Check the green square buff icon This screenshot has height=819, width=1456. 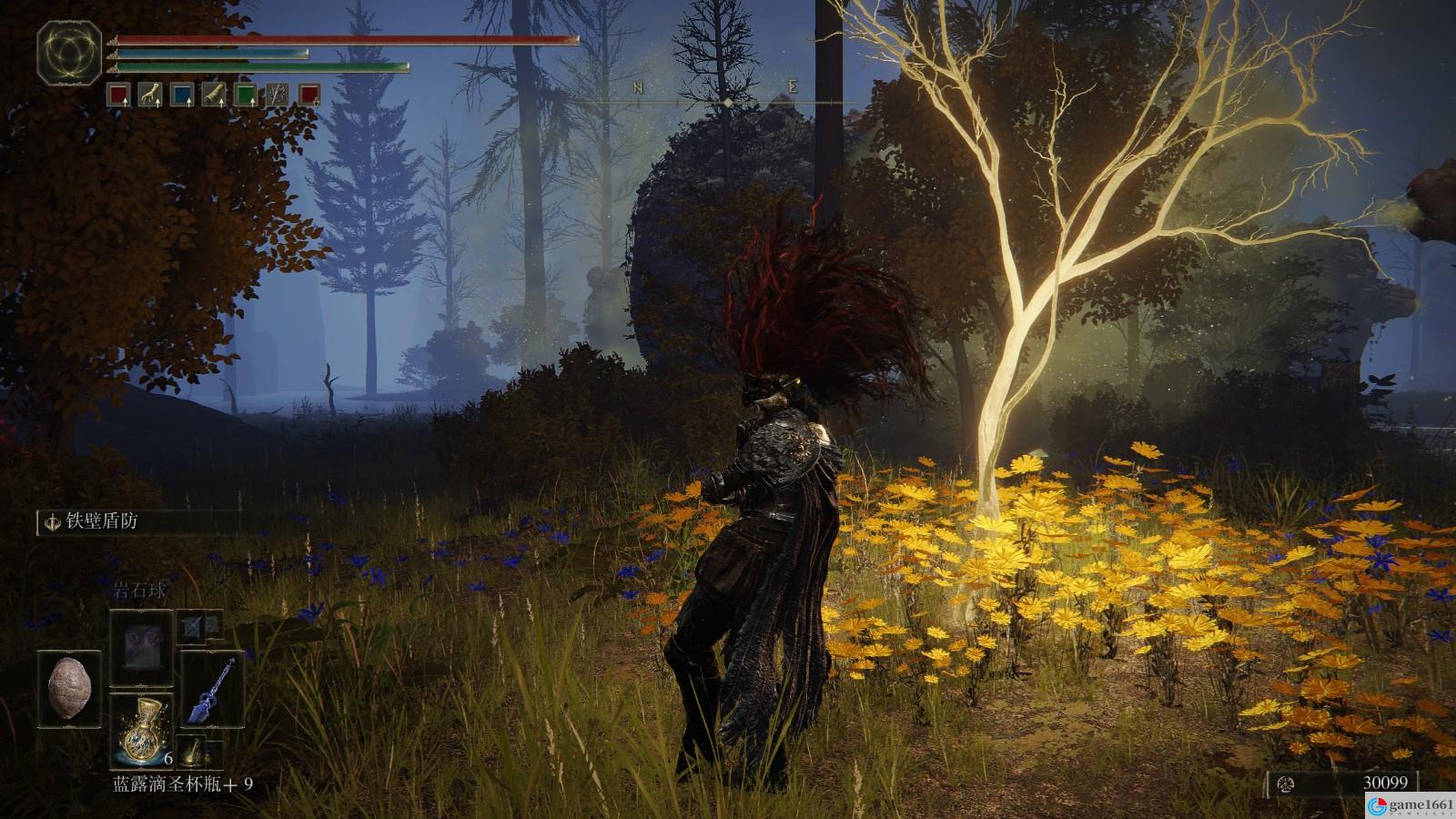[246, 93]
